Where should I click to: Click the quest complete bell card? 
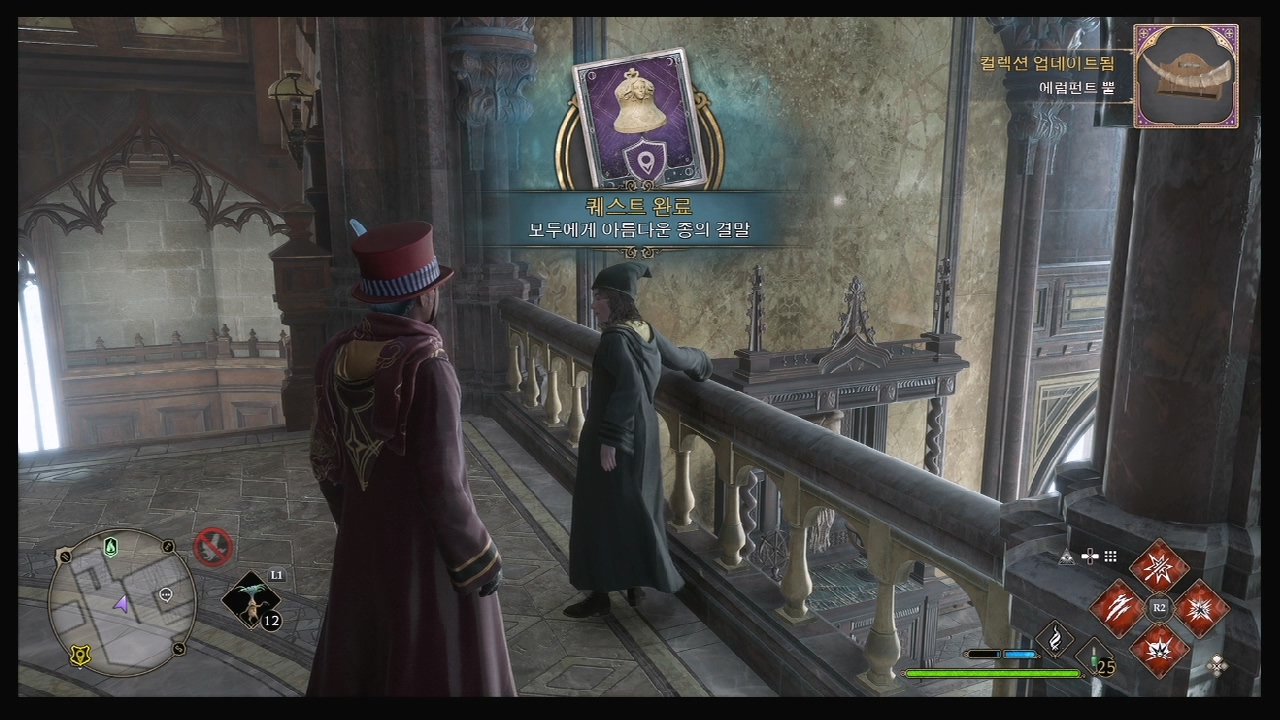(x=640, y=119)
